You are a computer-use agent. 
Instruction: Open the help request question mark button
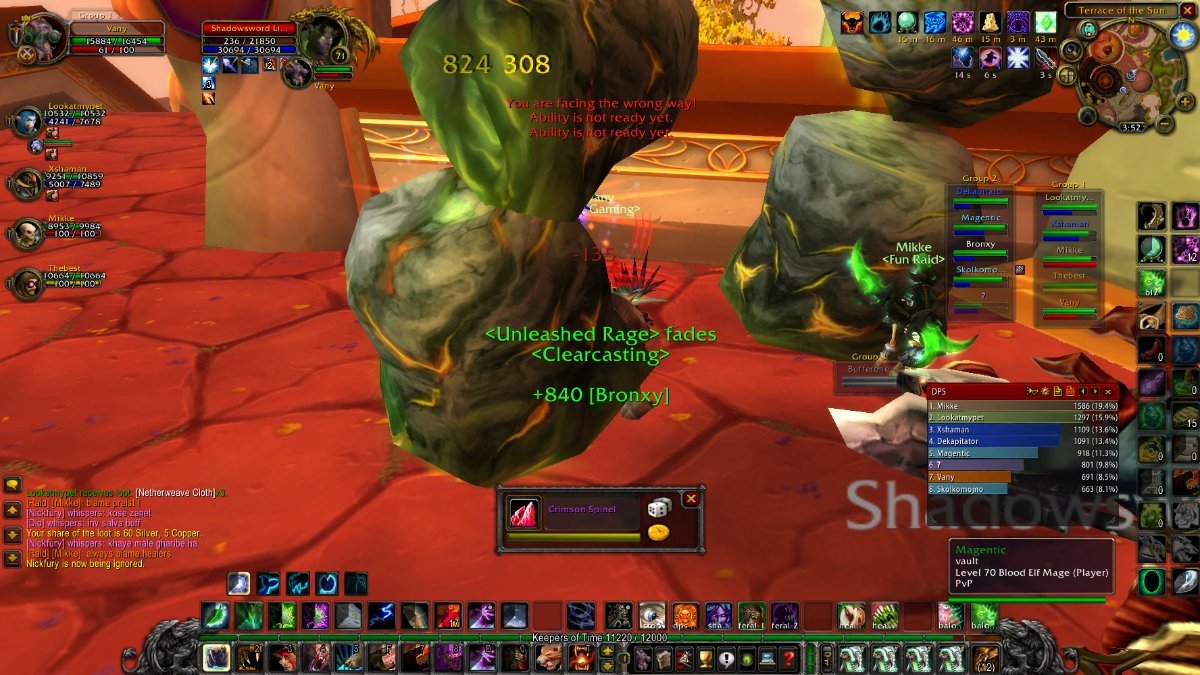(789, 657)
